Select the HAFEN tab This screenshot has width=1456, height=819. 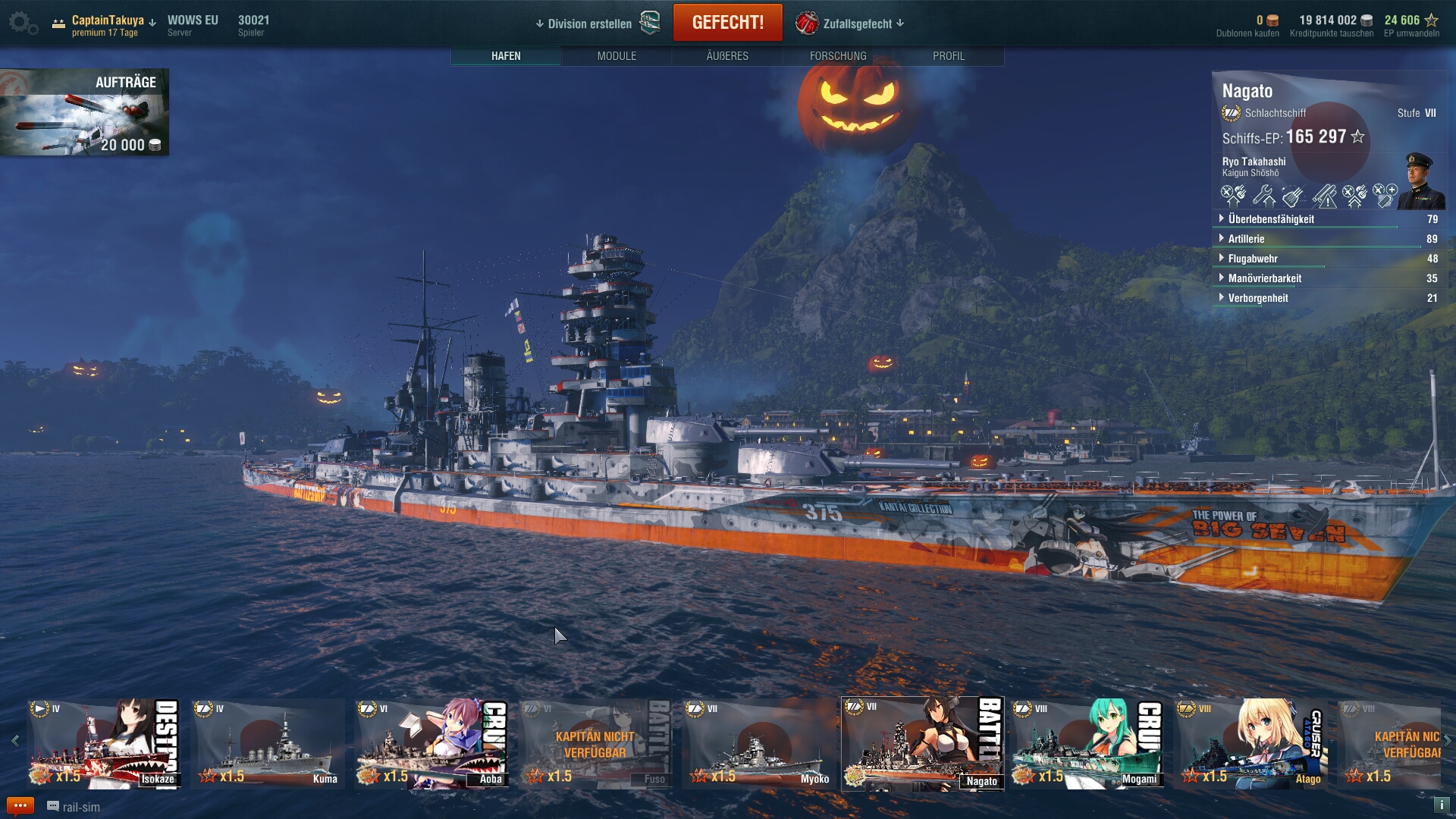[x=506, y=56]
